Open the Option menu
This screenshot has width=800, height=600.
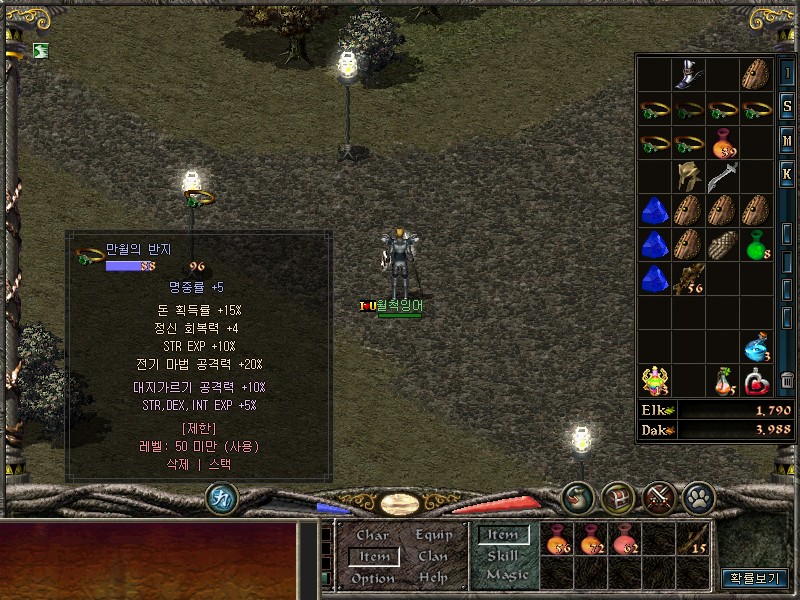click(x=373, y=578)
